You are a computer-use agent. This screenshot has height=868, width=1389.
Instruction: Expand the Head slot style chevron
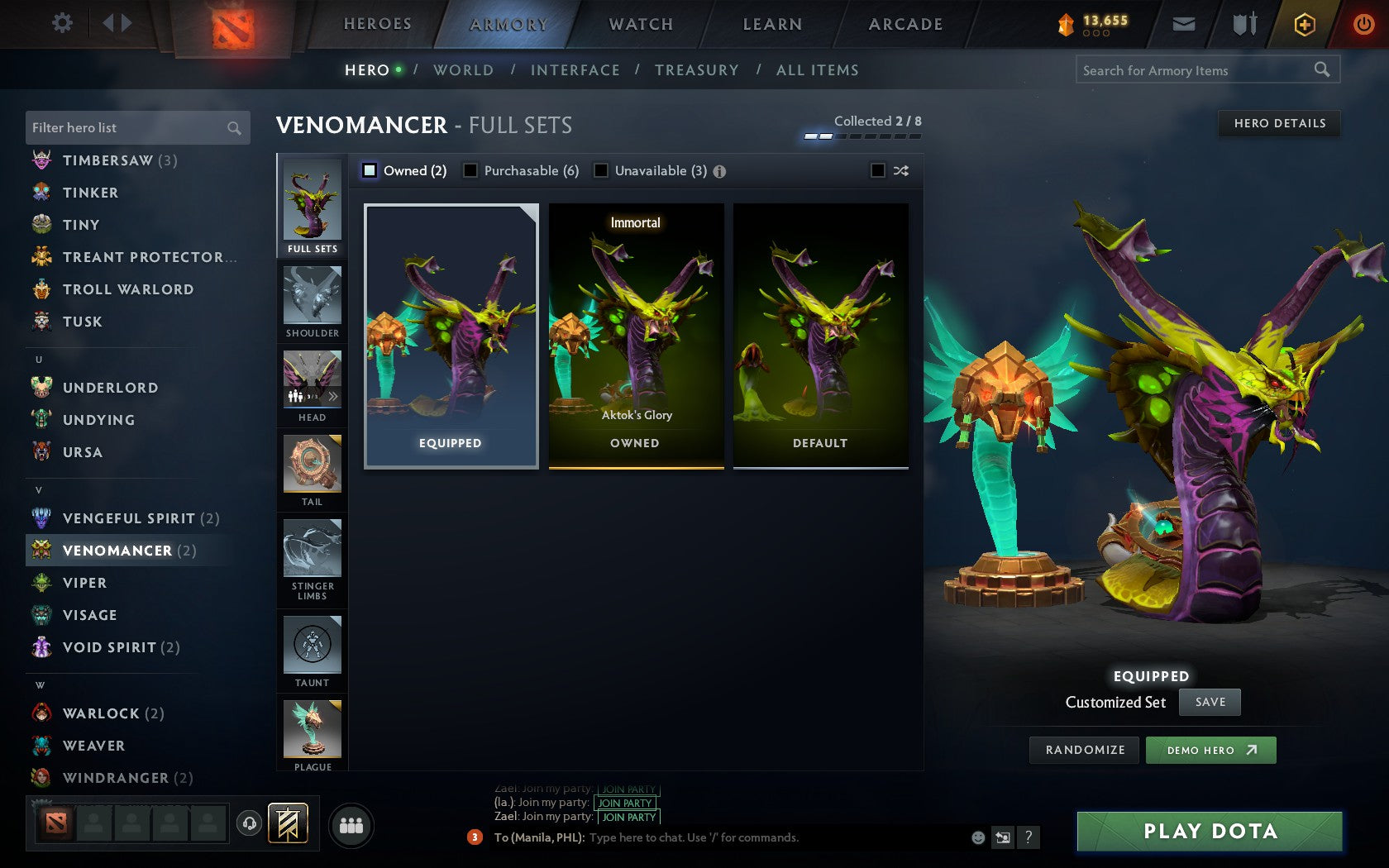point(333,398)
